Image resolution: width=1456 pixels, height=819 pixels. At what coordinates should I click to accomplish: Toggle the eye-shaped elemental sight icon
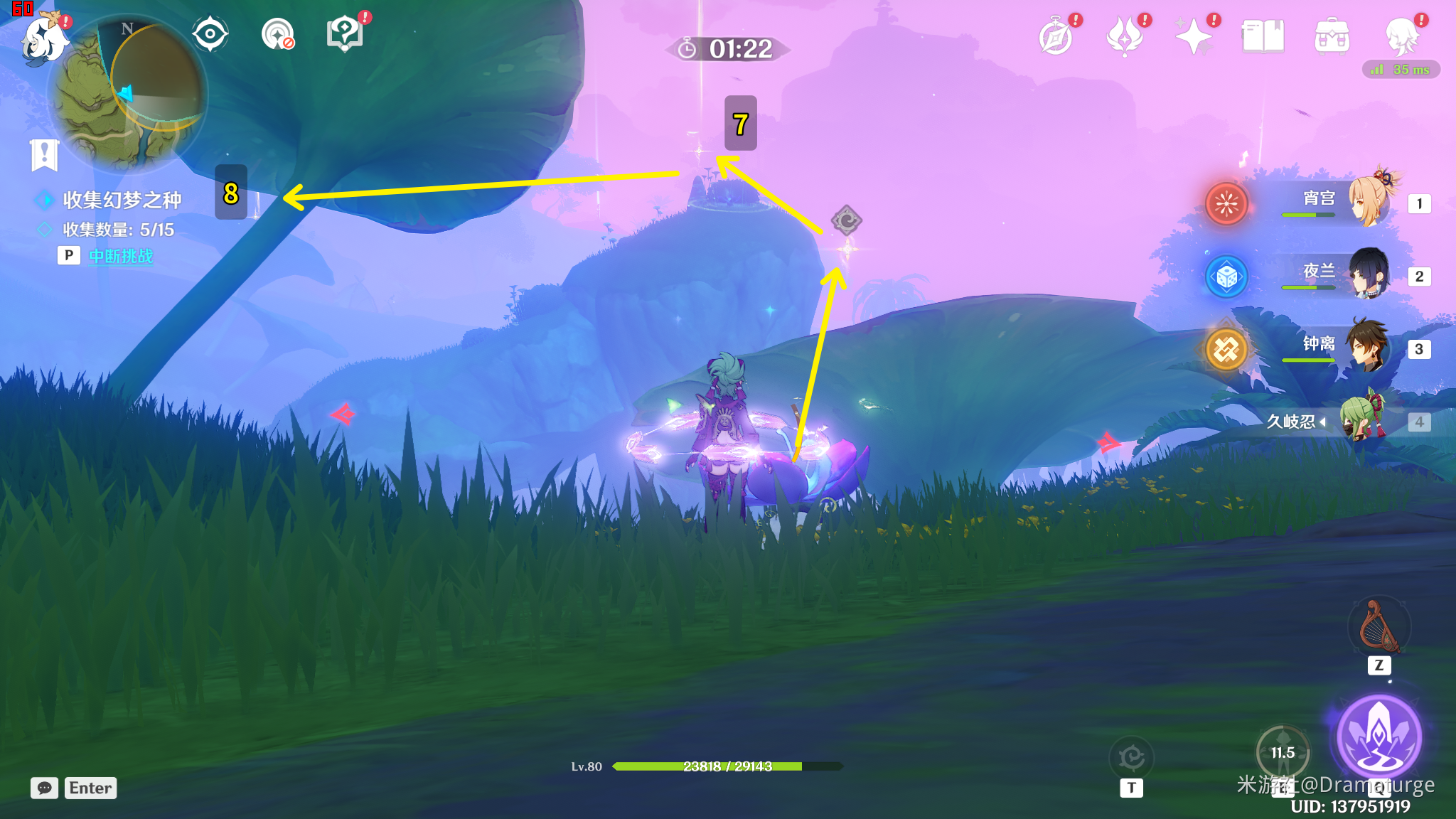point(210,34)
